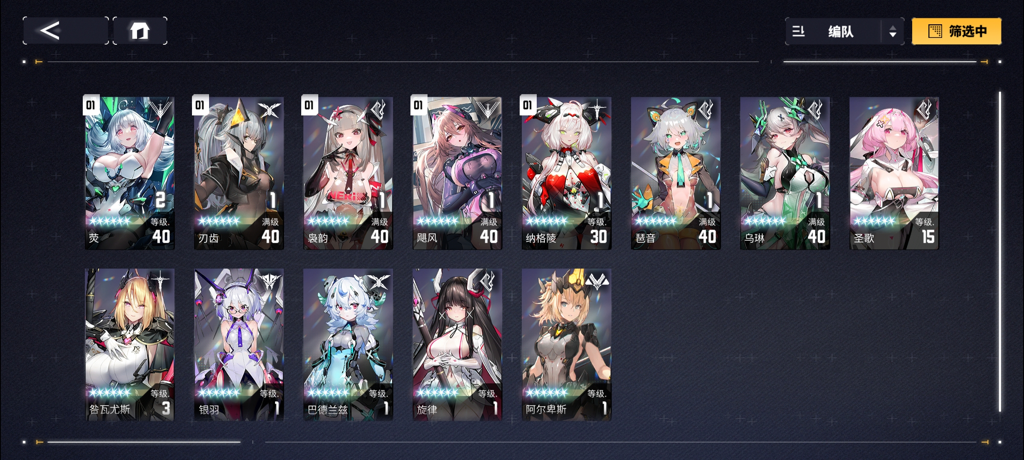Choose the 巴德兰兹 character card
This screenshot has width=1024, height=460.
click(347, 344)
